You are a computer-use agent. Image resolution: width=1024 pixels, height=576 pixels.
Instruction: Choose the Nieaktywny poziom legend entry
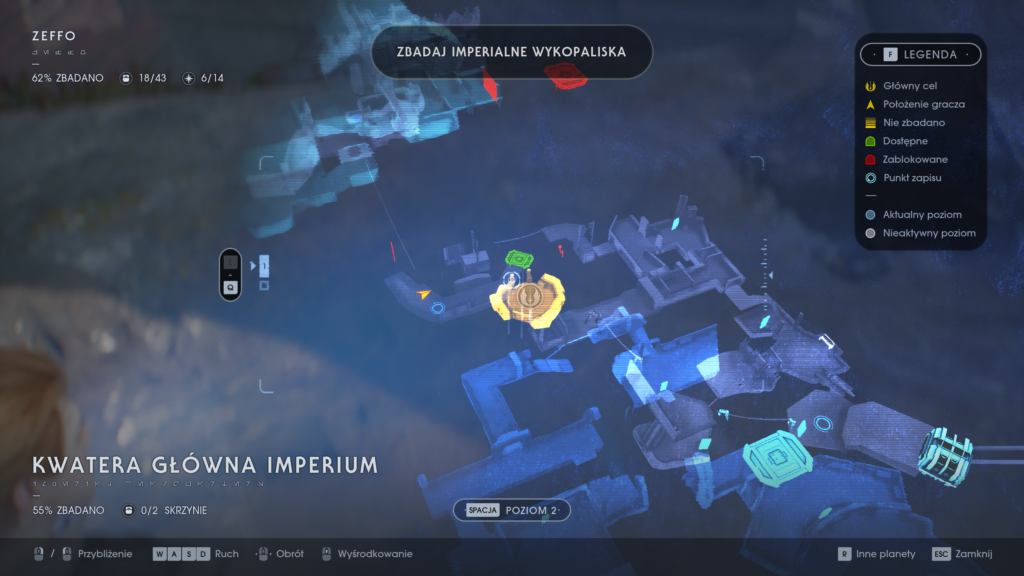click(920, 233)
